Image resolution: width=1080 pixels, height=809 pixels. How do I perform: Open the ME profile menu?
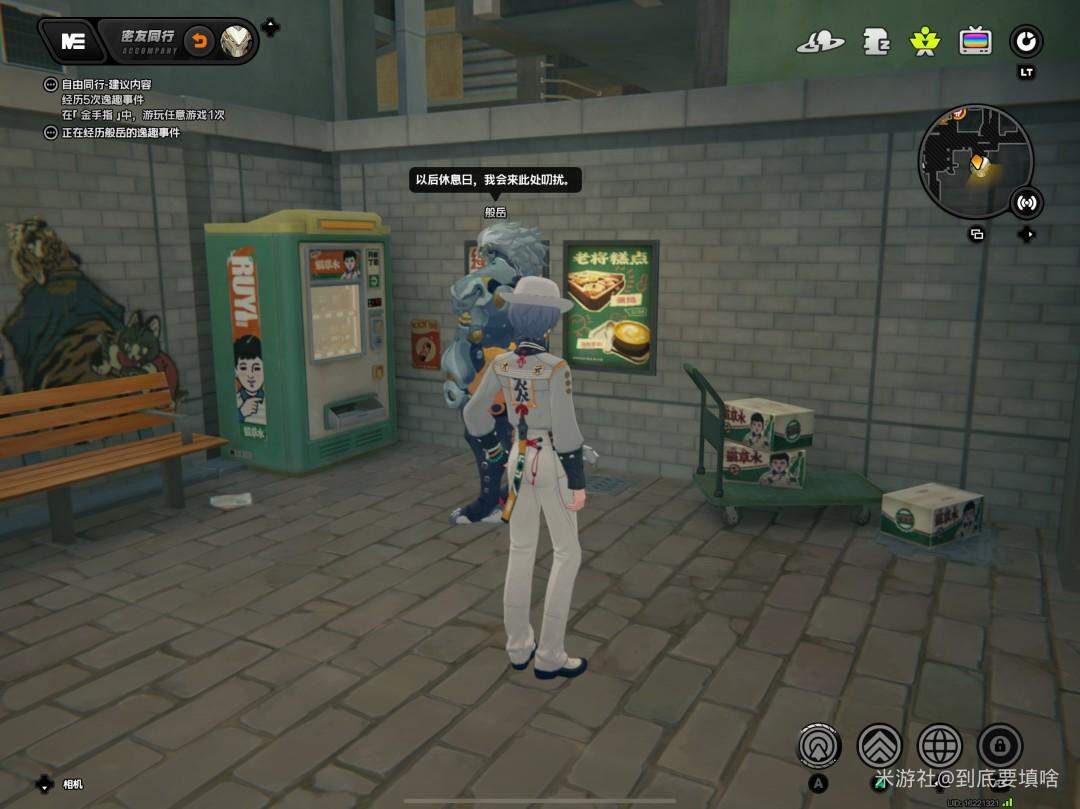[72, 41]
